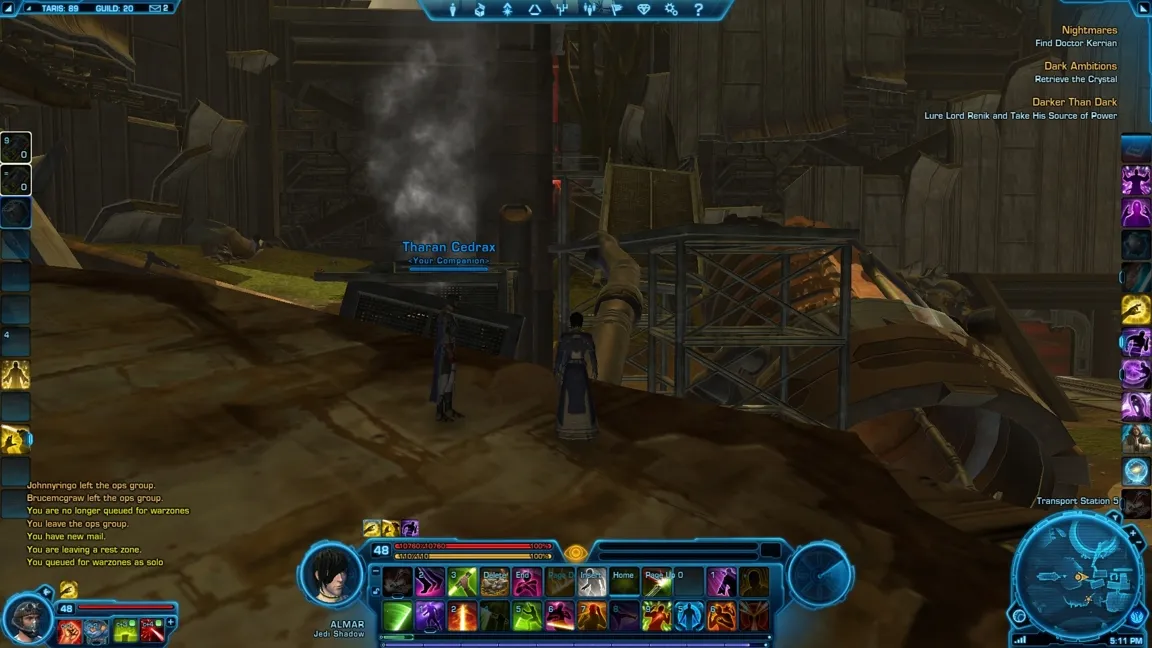
Task: Click the minimap
Action: [1078, 577]
